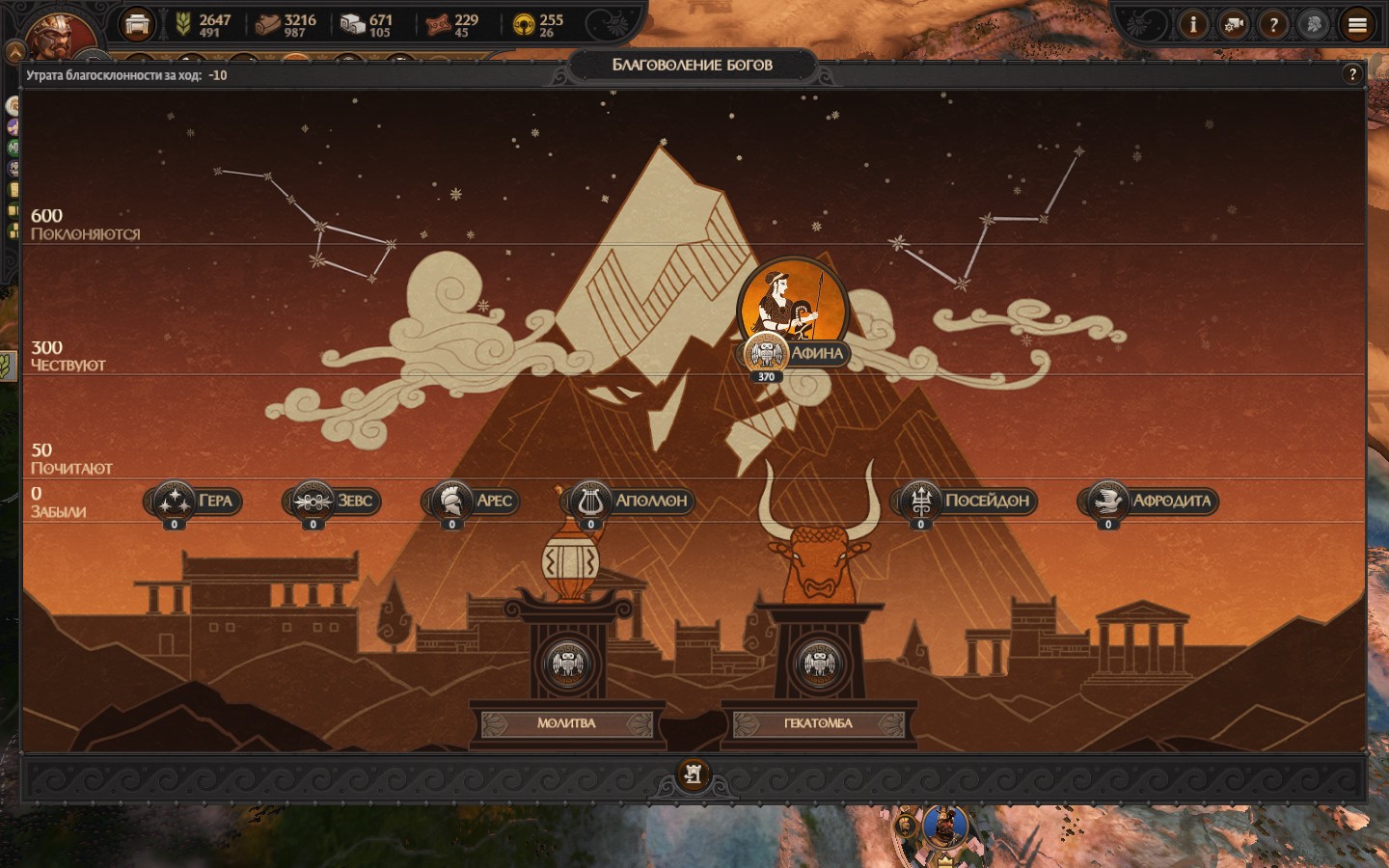1389x868 pixels.
Task: Perform the Гекатомба sacrifice rite
Action: (818, 722)
